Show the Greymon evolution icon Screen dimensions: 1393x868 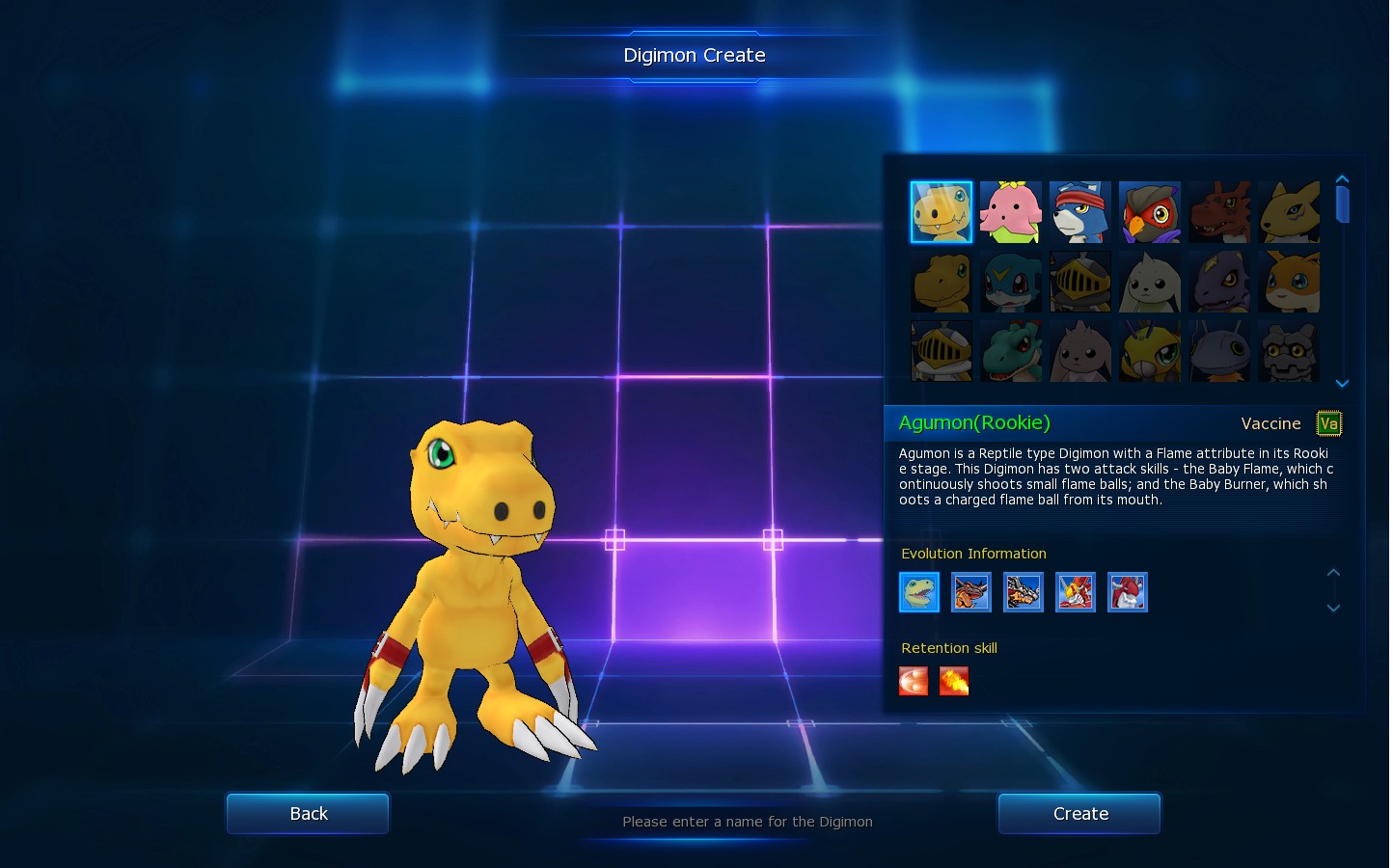click(970, 592)
